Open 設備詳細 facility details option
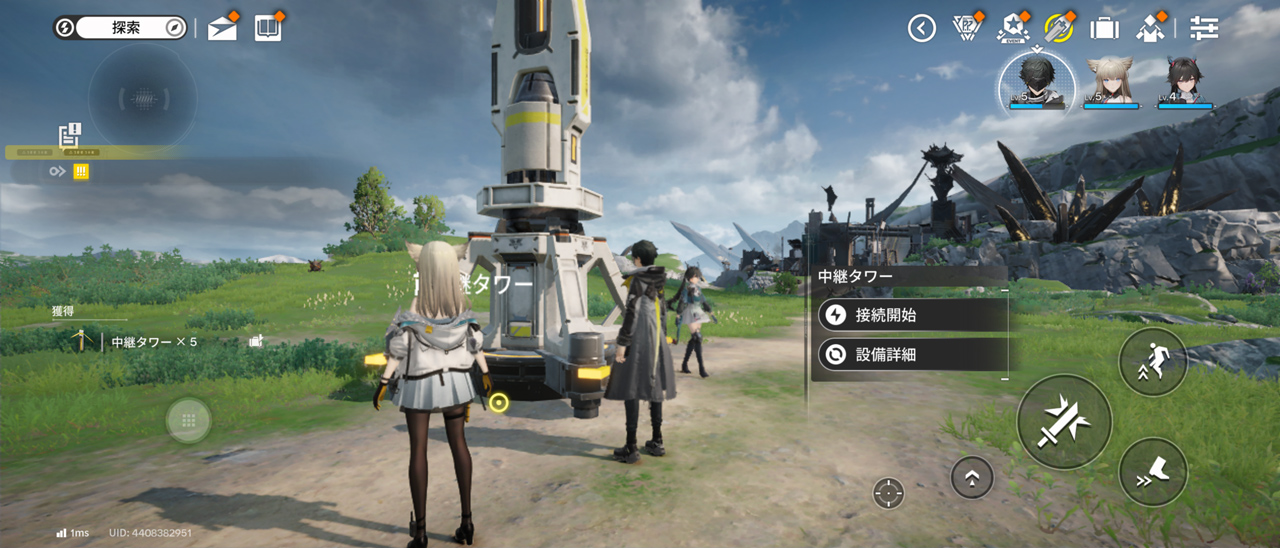Screen dimensions: 1280x548 (x=910, y=354)
